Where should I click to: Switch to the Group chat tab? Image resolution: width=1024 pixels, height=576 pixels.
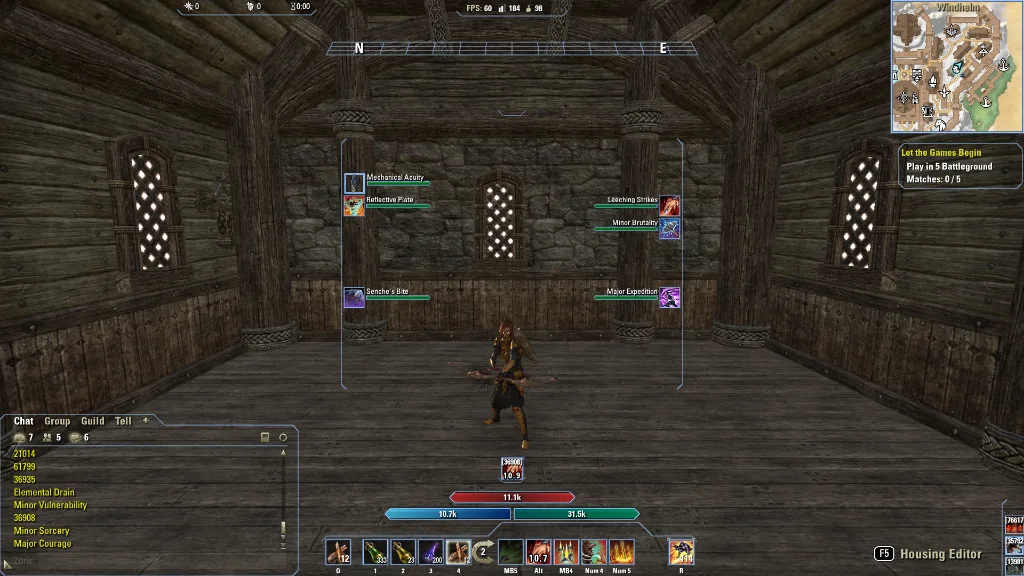coord(57,421)
